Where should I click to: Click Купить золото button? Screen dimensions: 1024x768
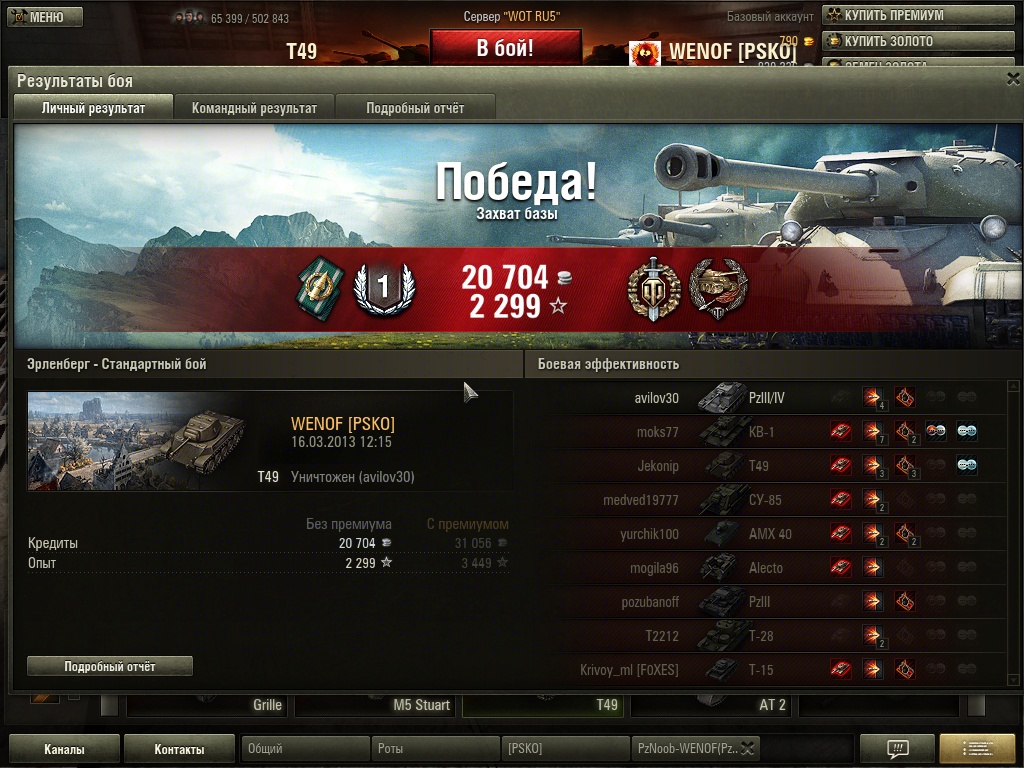click(x=920, y=42)
